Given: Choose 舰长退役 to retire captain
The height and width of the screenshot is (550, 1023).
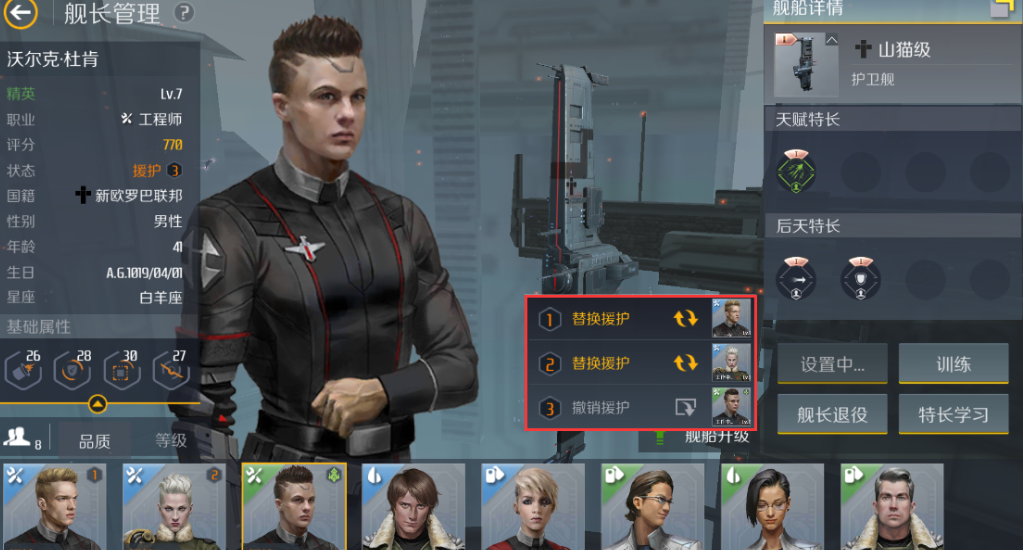Looking at the screenshot, I should point(832,414).
